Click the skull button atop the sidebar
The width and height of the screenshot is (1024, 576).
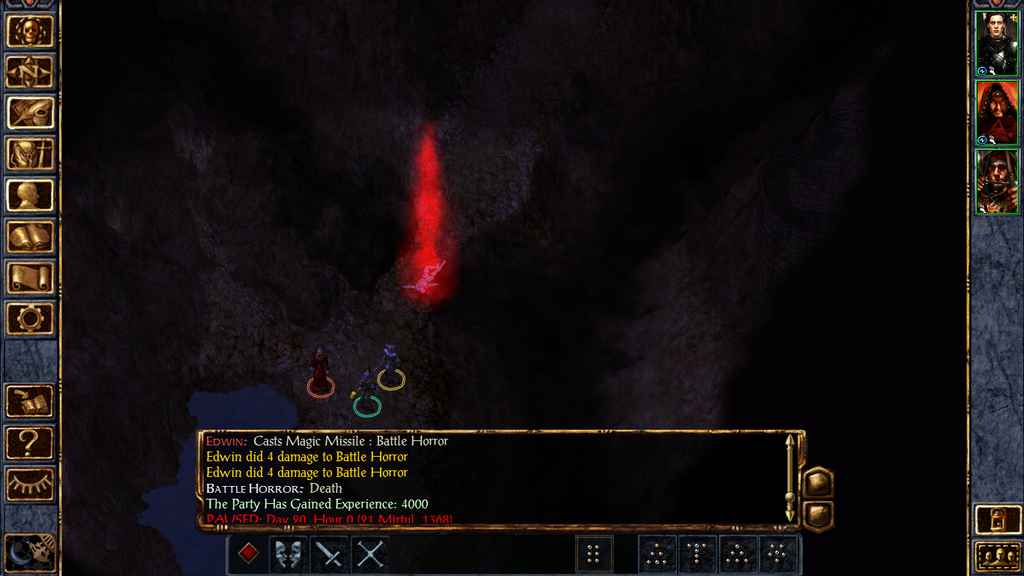(30, 31)
